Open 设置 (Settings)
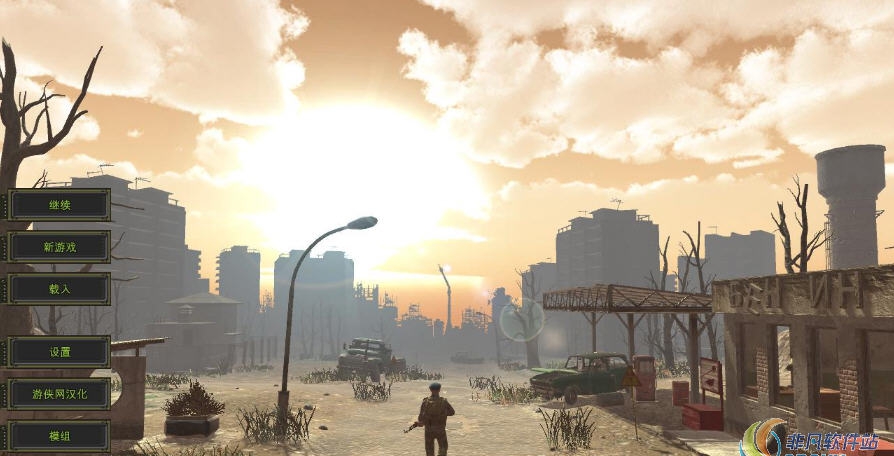The width and height of the screenshot is (894, 456). pos(59,352)
